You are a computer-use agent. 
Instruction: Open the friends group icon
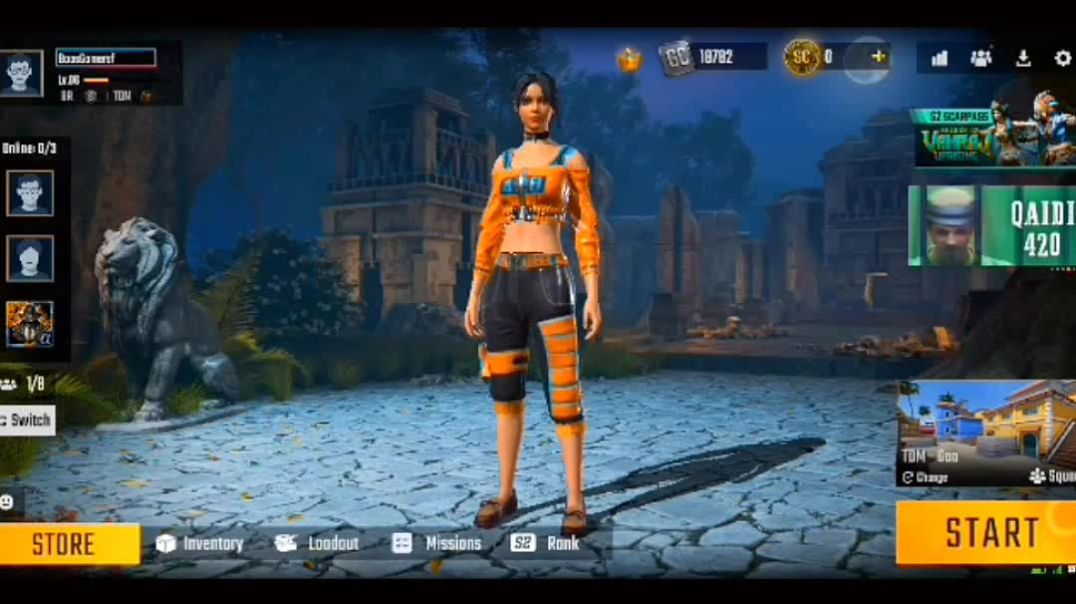(x=981, y=58)
